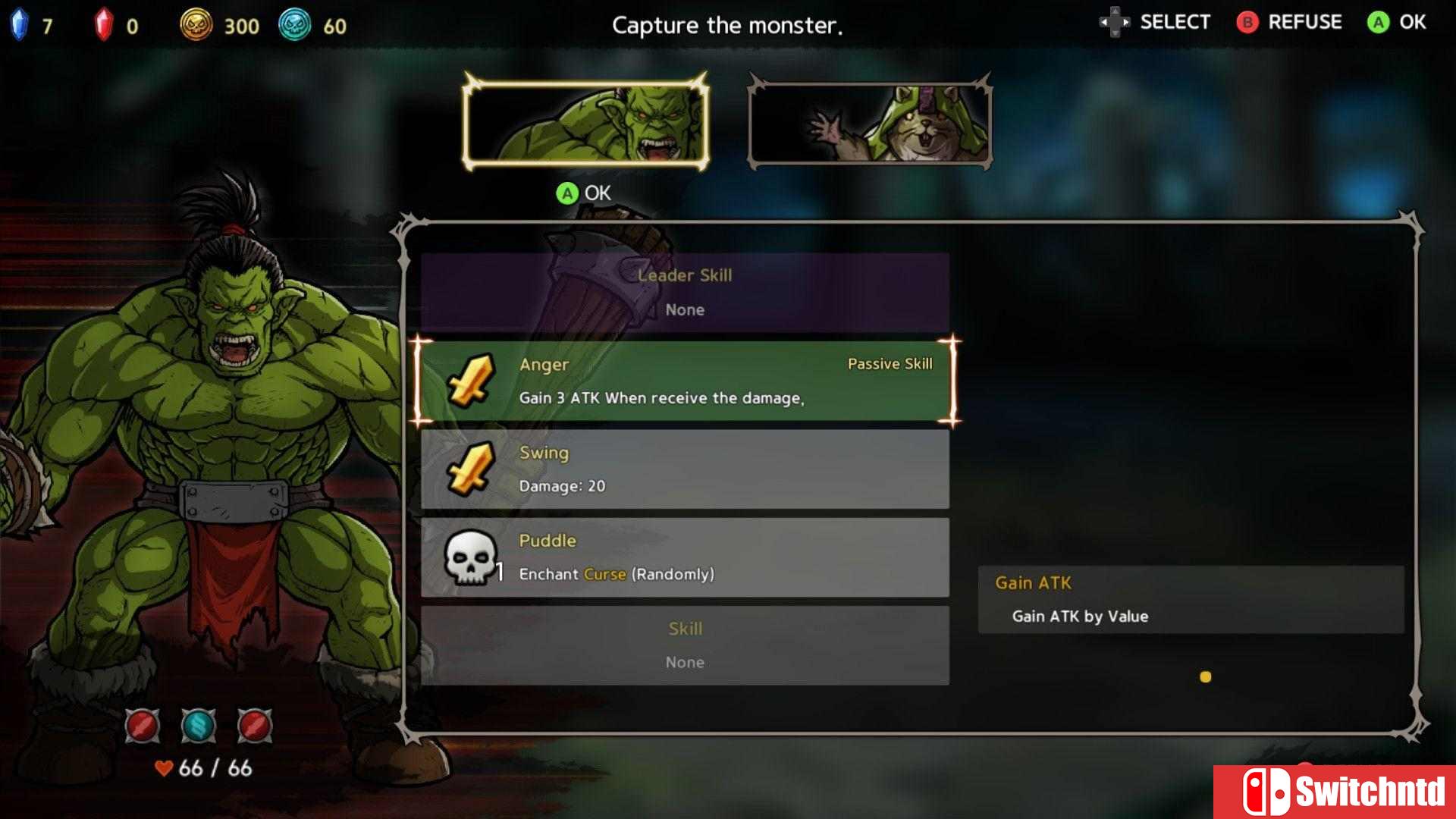Select the Anger passive skill row
This screenshot has width=1456, height=819.
[x=685, y=381]
